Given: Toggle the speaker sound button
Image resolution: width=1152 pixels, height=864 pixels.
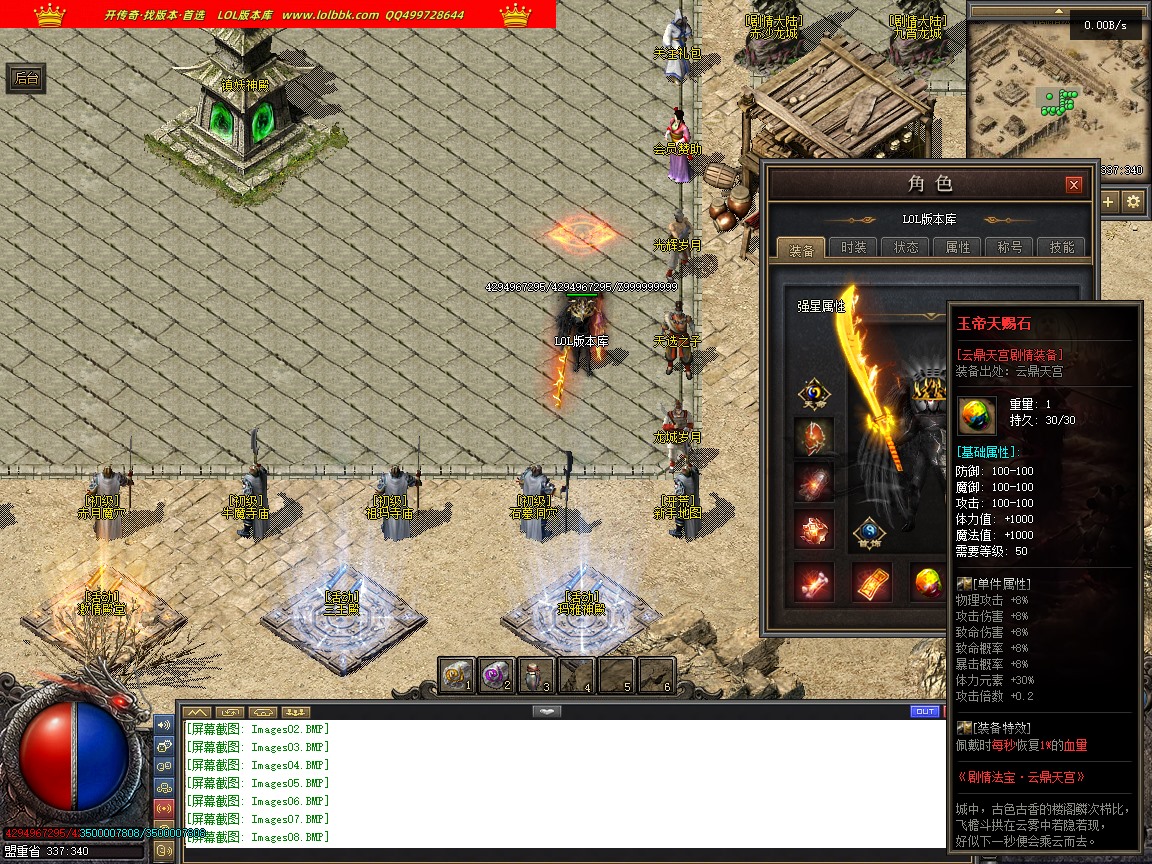Looking at the screenshot, I should [x=164, y=724].
